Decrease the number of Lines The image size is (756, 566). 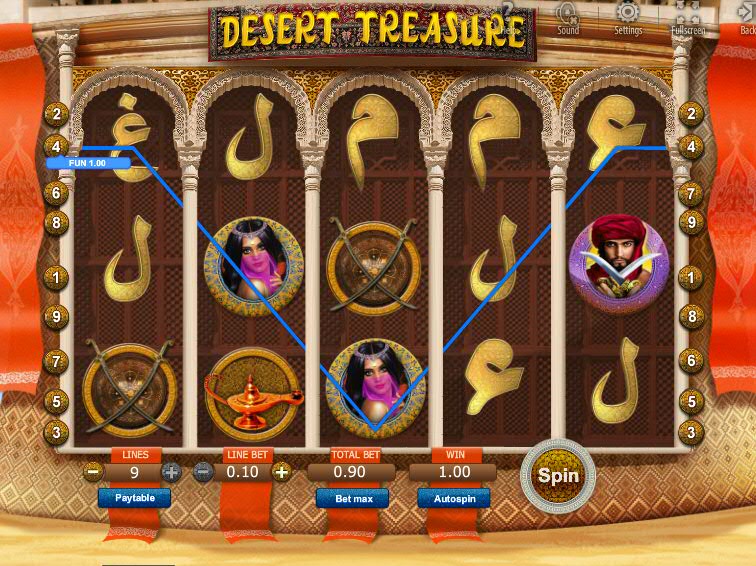94,472
